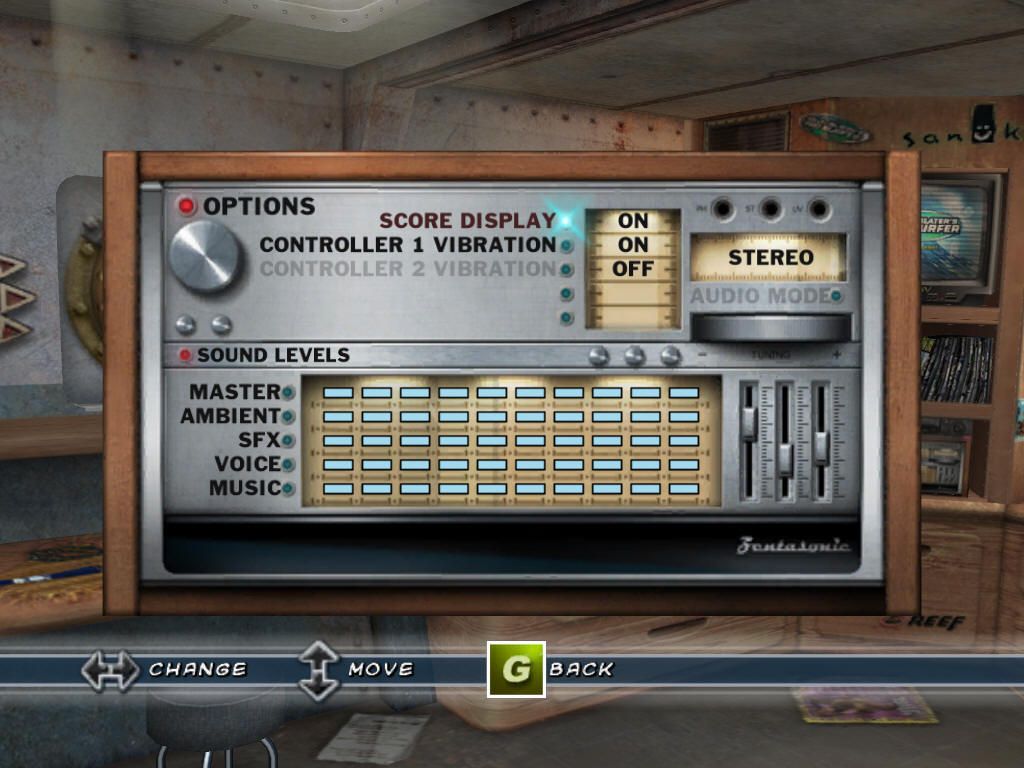1024x768 pixels.
Task: Choose the Controller 1 Vibration setting
Action: [x=408, y=245]
